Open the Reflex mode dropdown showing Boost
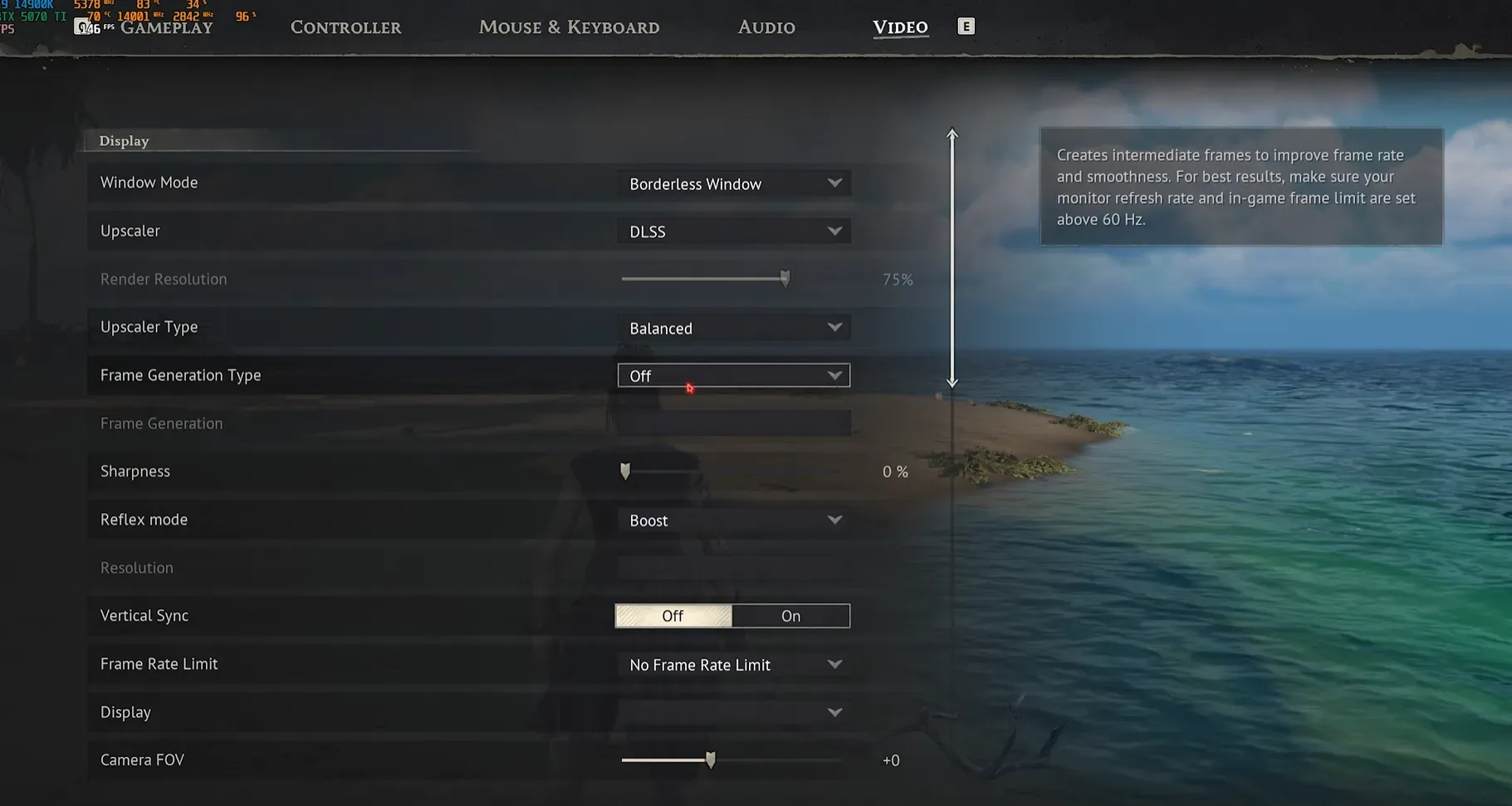Viewport: 1512px width, 806px height. click(733, 520)
